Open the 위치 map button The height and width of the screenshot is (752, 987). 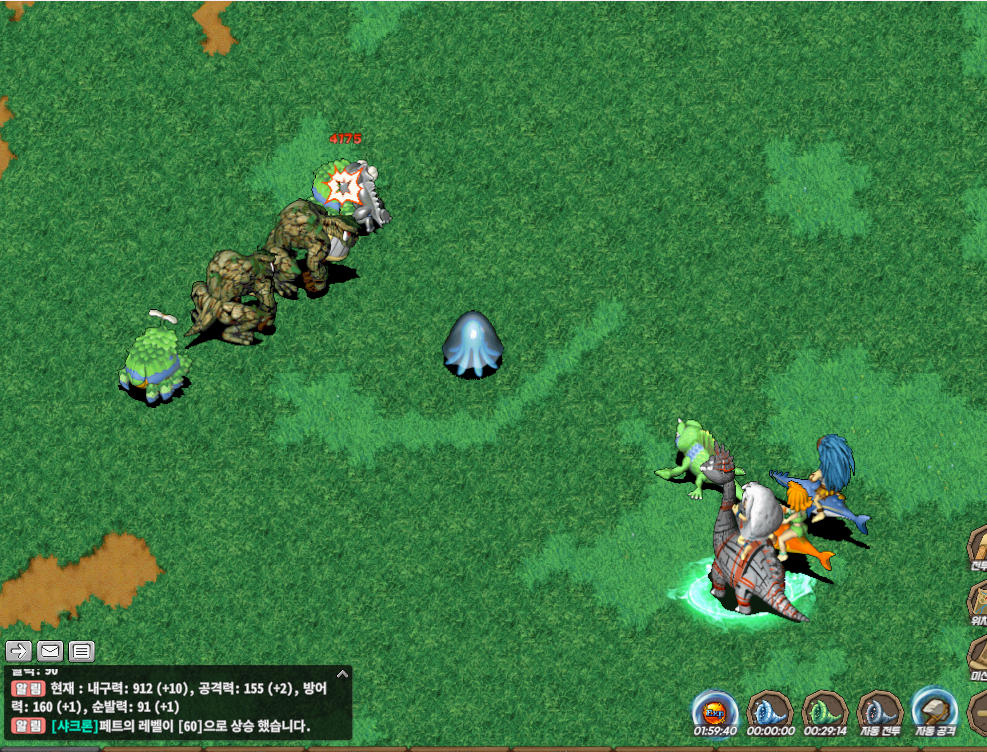tap(977, 602)
